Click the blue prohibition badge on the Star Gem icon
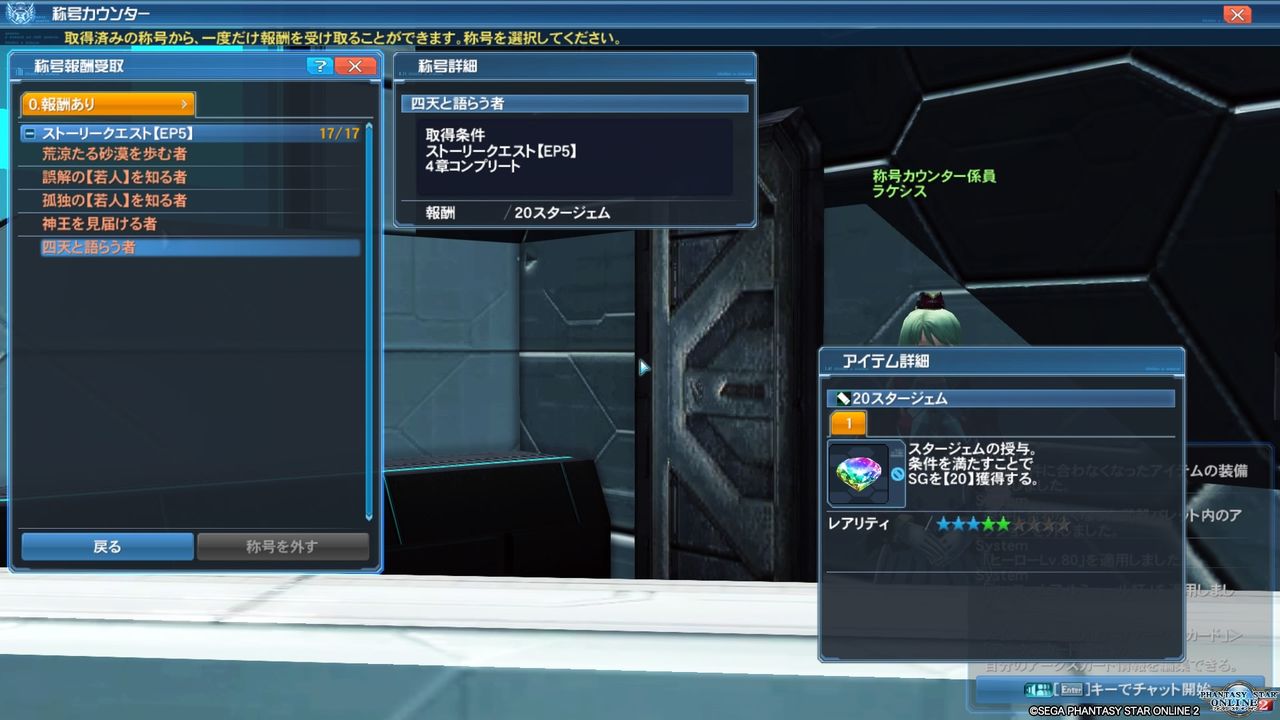Viewport: 1280px width, 720px height. click(896, 472)
